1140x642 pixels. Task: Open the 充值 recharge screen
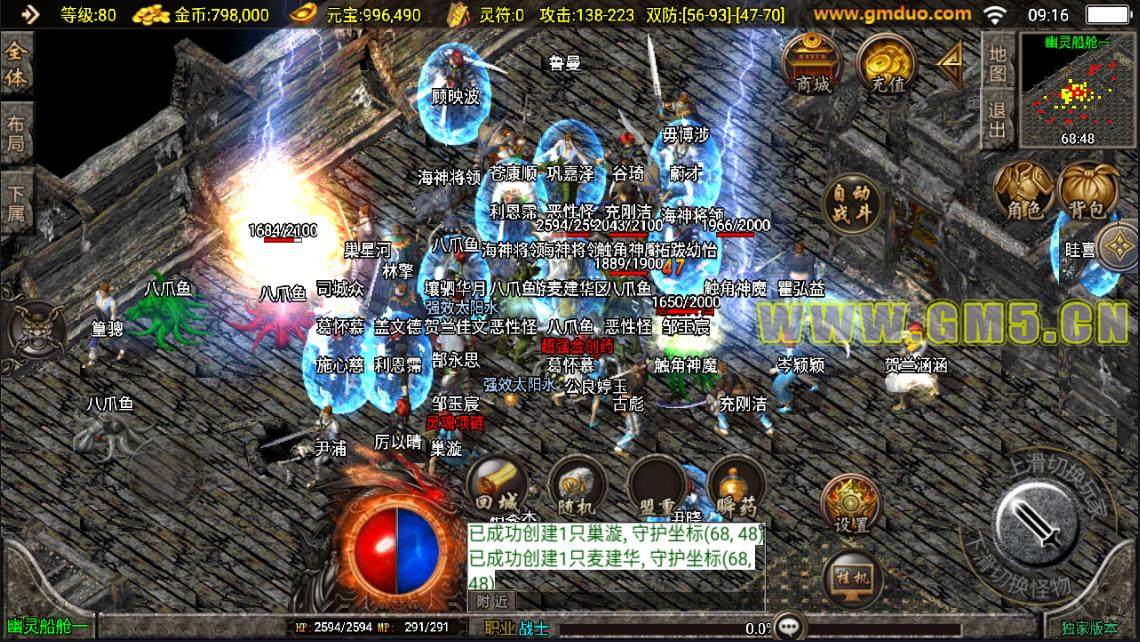point(882,64)
